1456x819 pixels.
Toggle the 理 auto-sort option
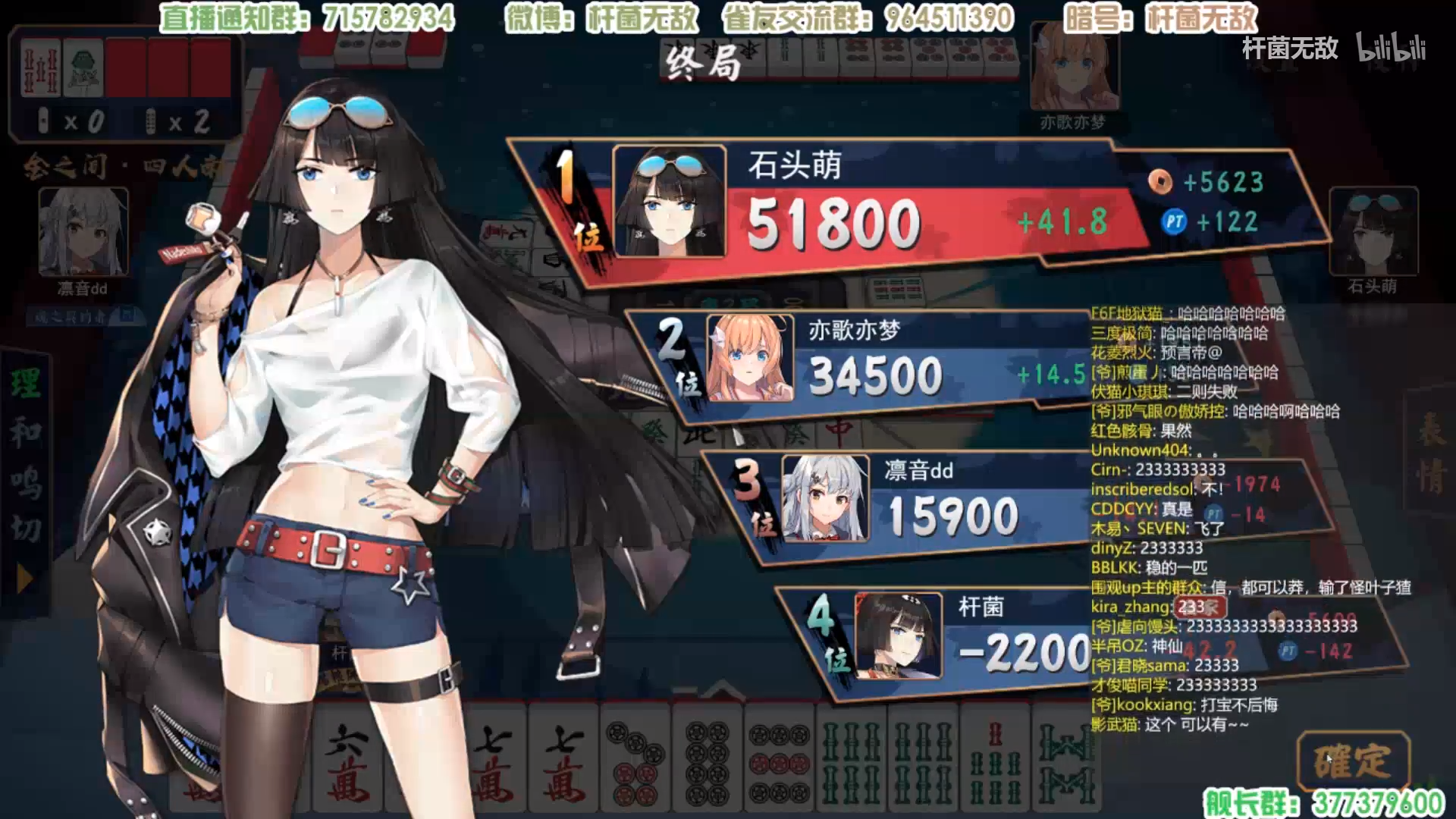pyautogui.click(x=25, y=383)
